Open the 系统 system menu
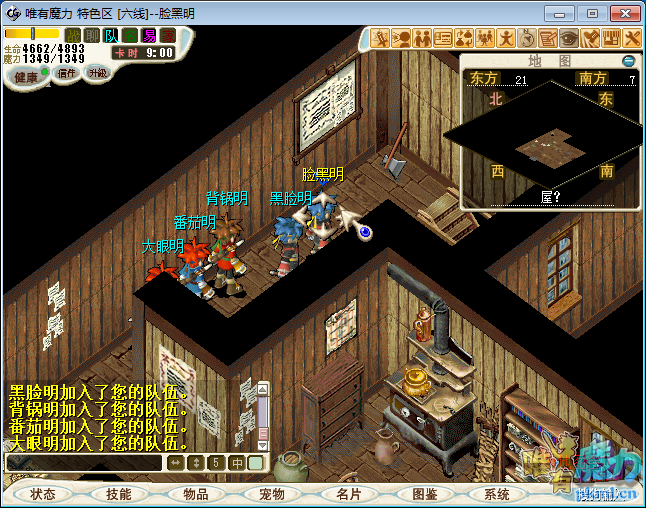646x508 pixels. click(497, 494)
